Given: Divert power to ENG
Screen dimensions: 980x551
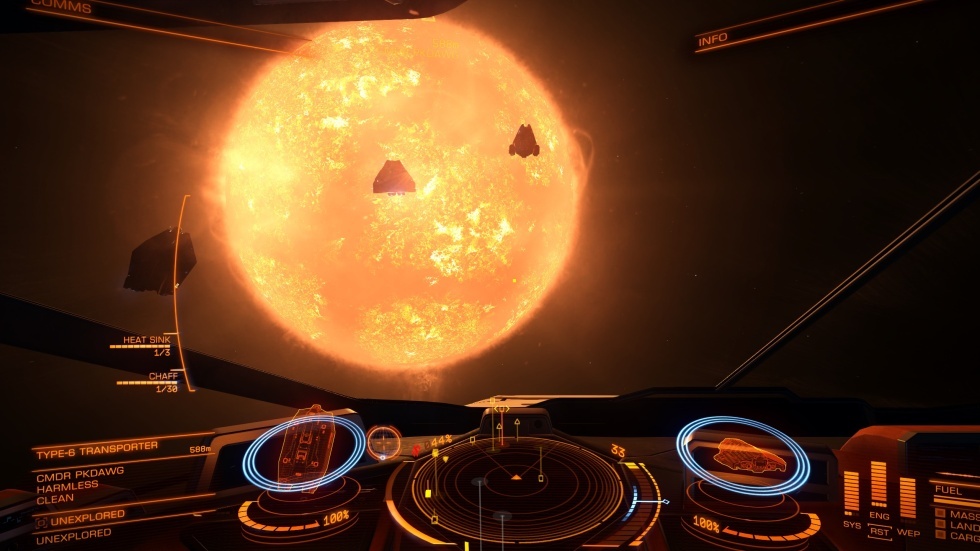Looking at the screenshot, I should [x=879, y=517].
